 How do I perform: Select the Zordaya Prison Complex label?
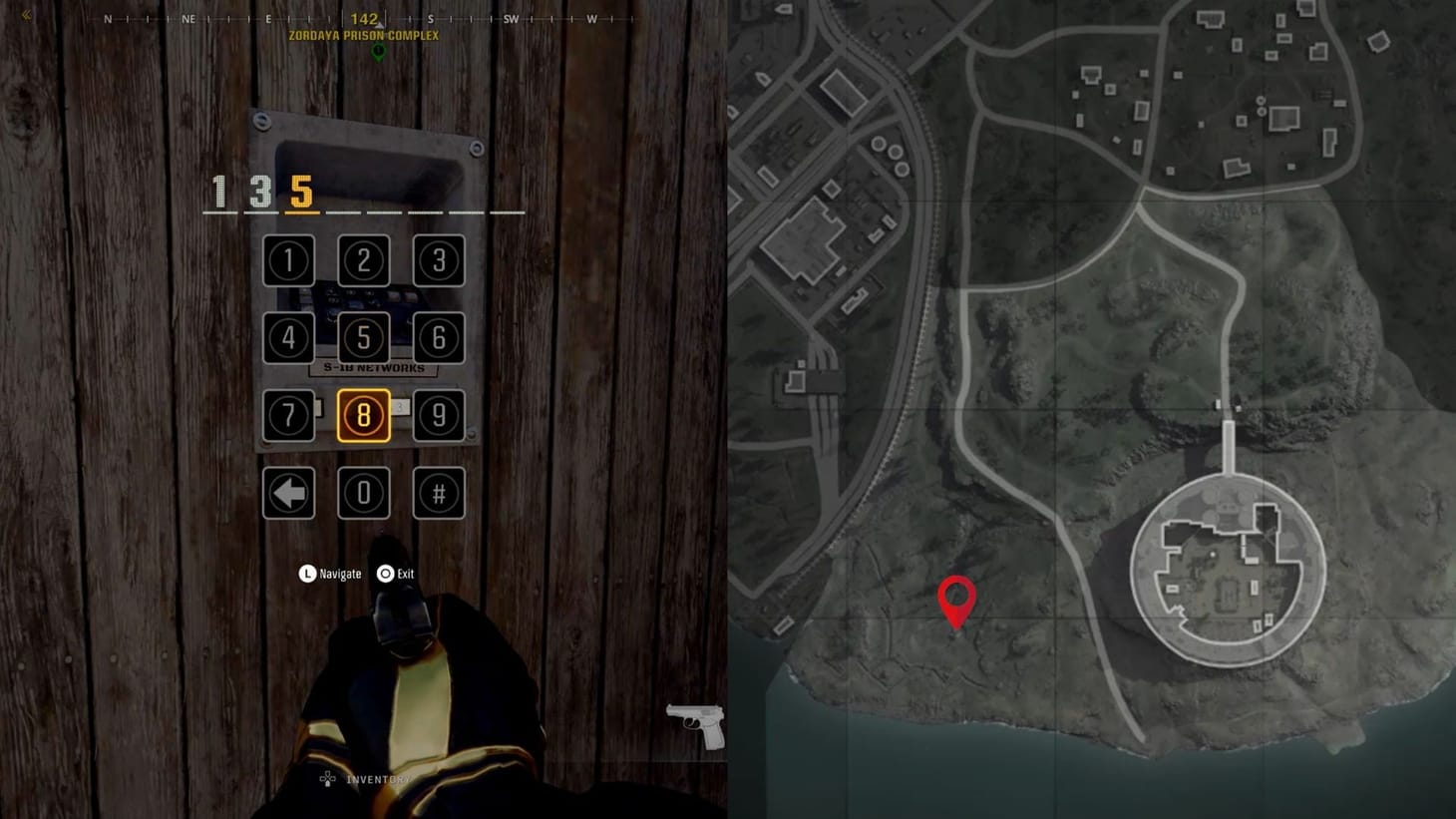(363, 35)
